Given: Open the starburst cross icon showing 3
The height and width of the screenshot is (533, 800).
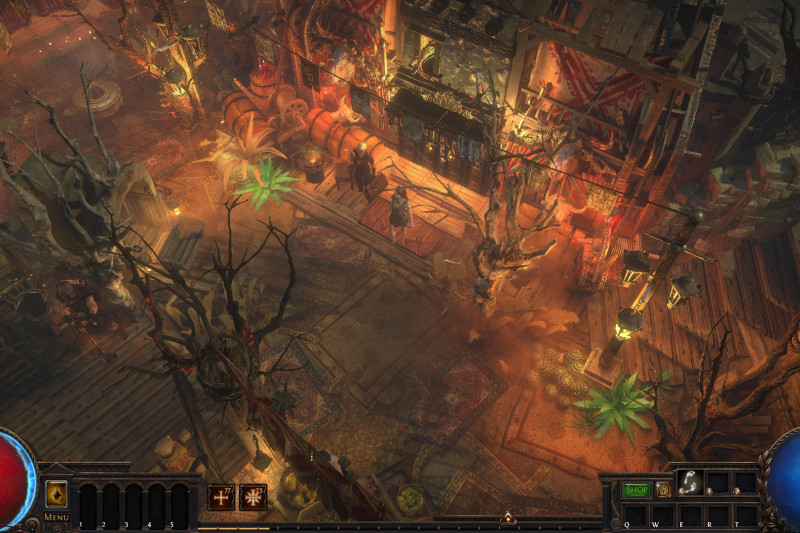Looking at the screenshot, I should point(253,496).
